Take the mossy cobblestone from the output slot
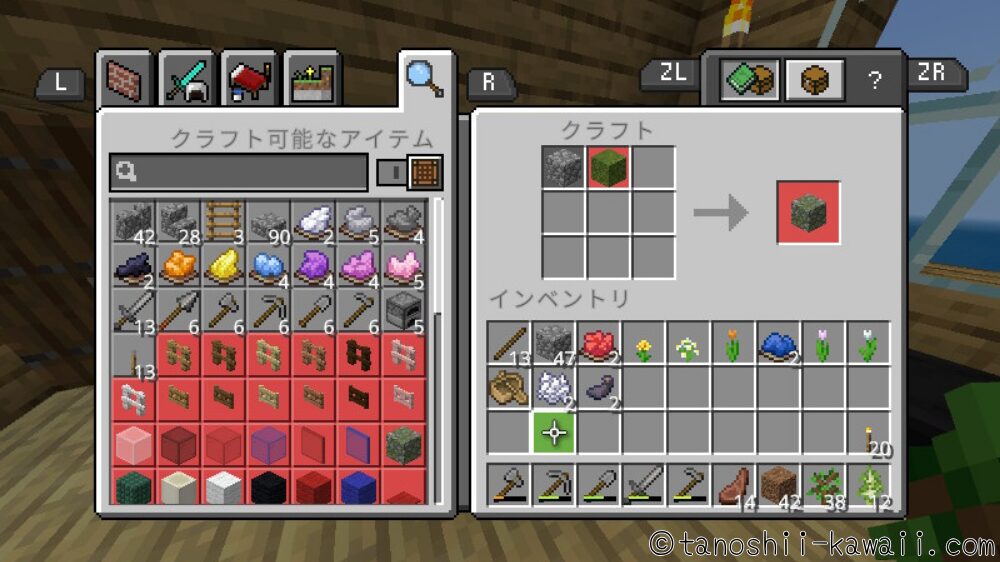Screen dimensions: 1000x562 808,212
